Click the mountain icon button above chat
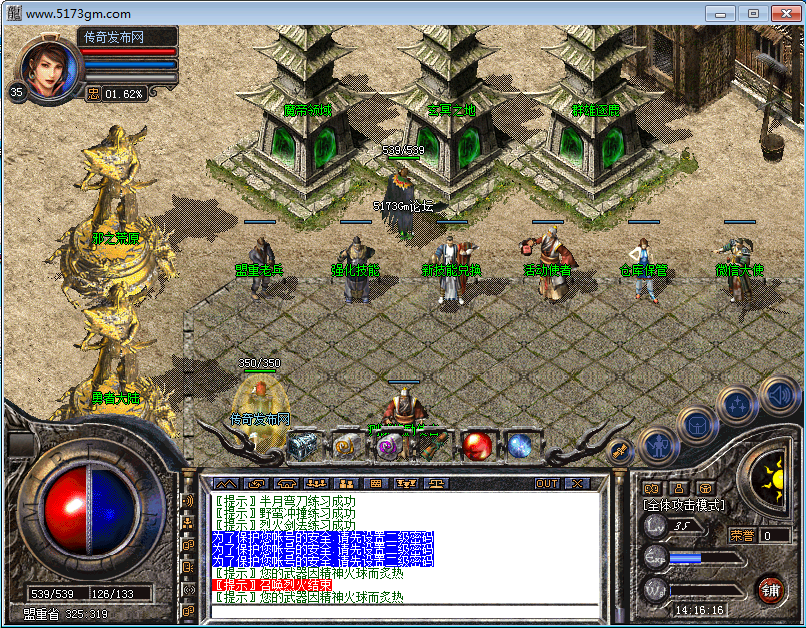806x628 pixels. pos(227,483)
